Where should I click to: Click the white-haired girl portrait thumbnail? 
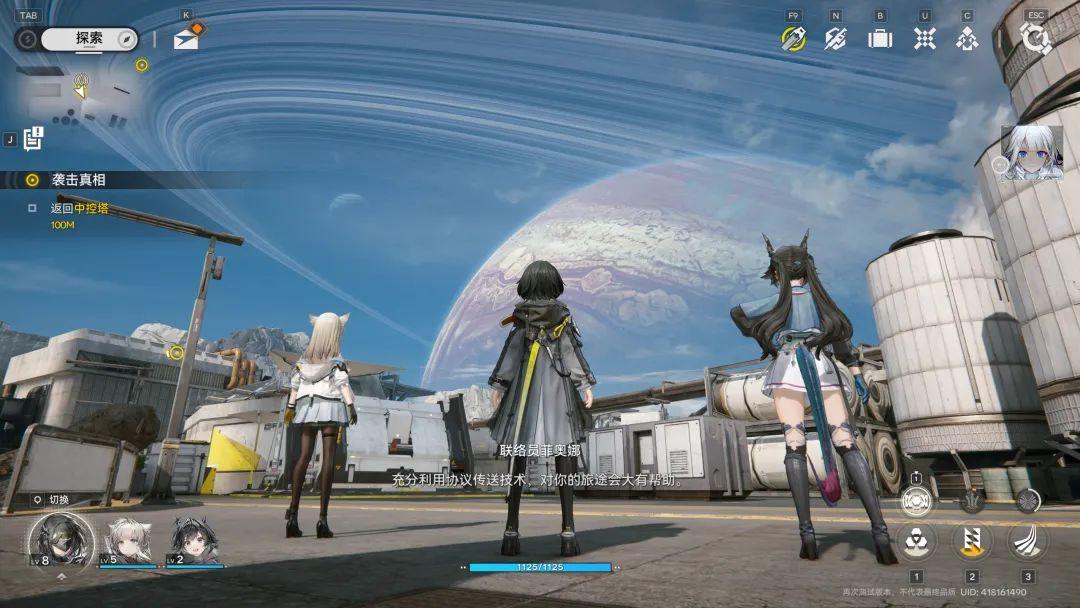pos(1031,154)
